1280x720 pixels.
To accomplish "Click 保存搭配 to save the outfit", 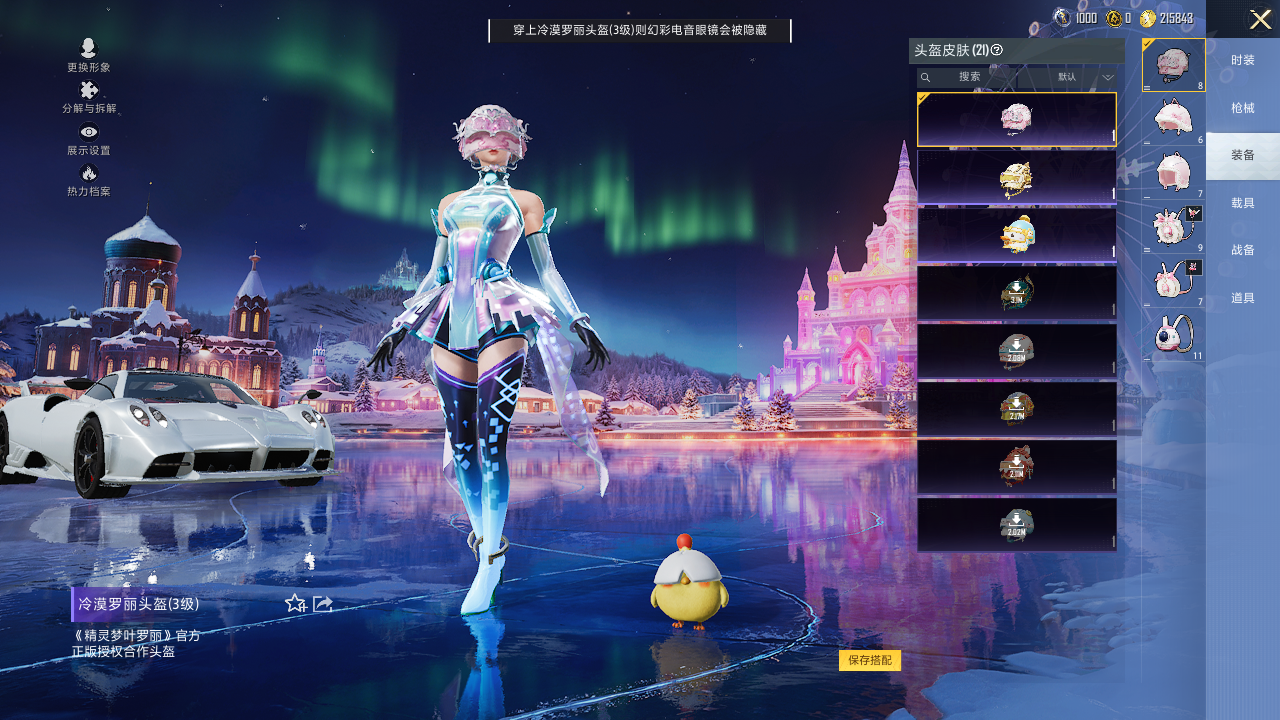I will 870,660.
